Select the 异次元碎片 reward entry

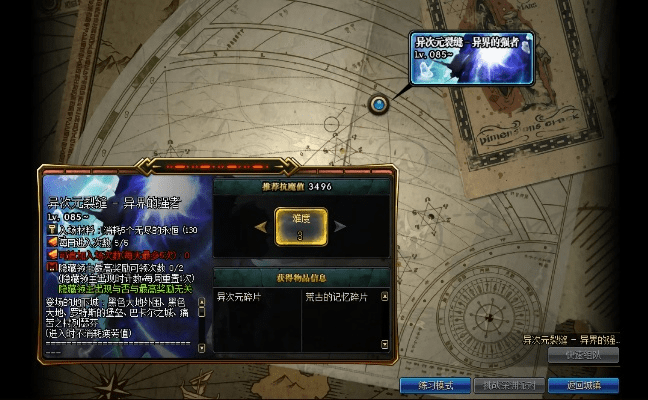(x=240, y=296)
